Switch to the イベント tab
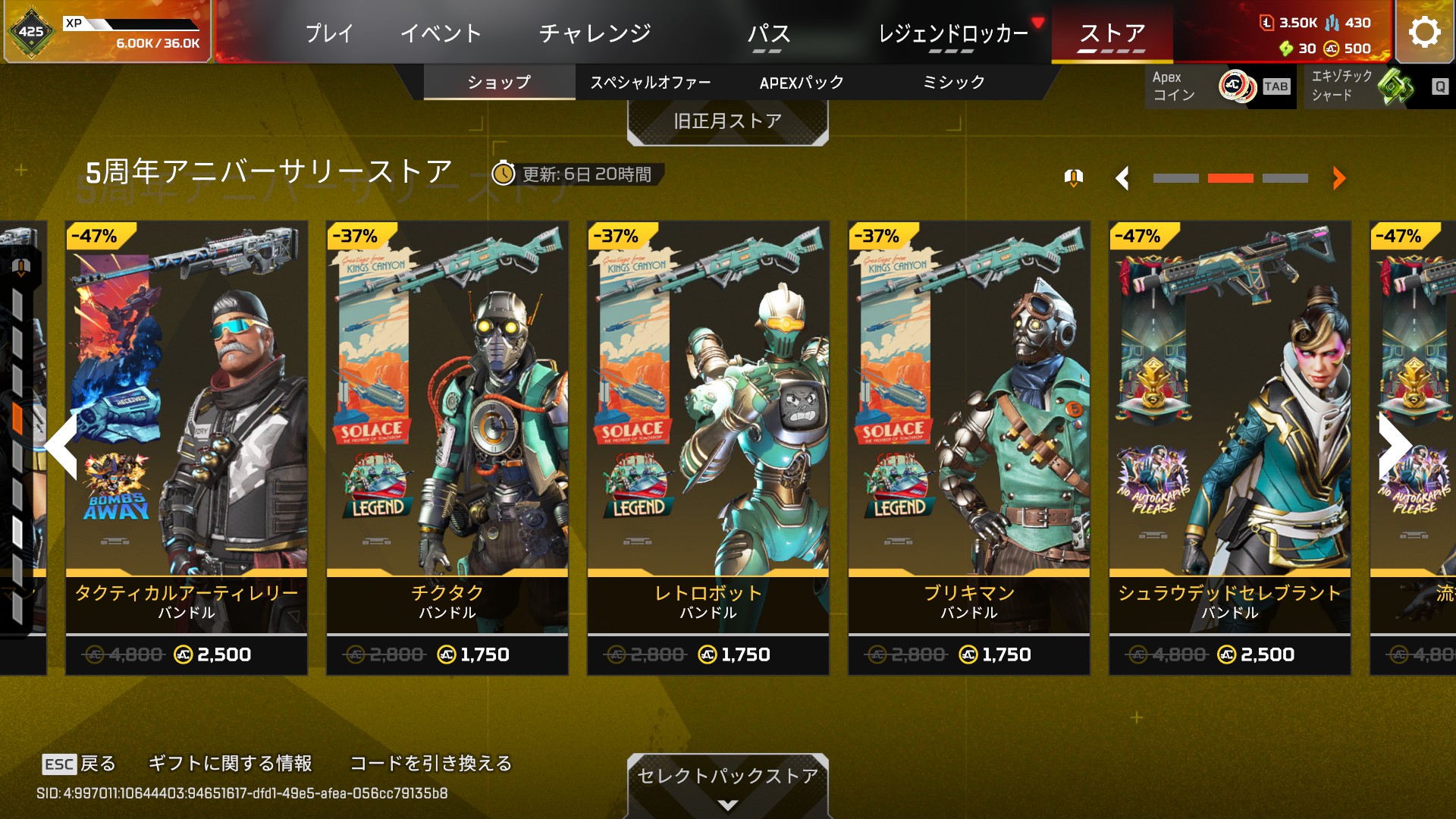1456x819 pixels. (x=441, y=33)
